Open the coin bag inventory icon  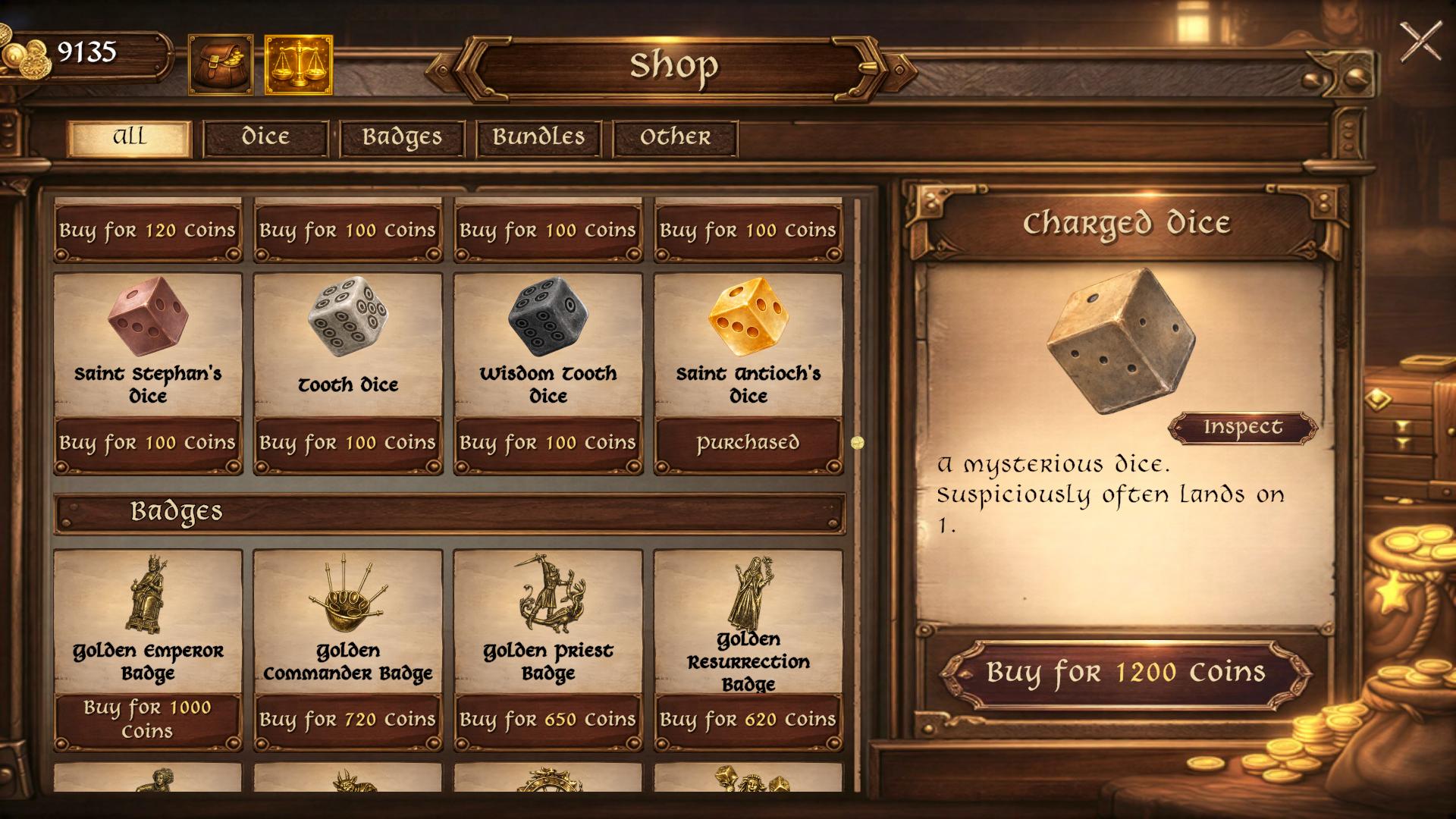[x=221, y=64]
